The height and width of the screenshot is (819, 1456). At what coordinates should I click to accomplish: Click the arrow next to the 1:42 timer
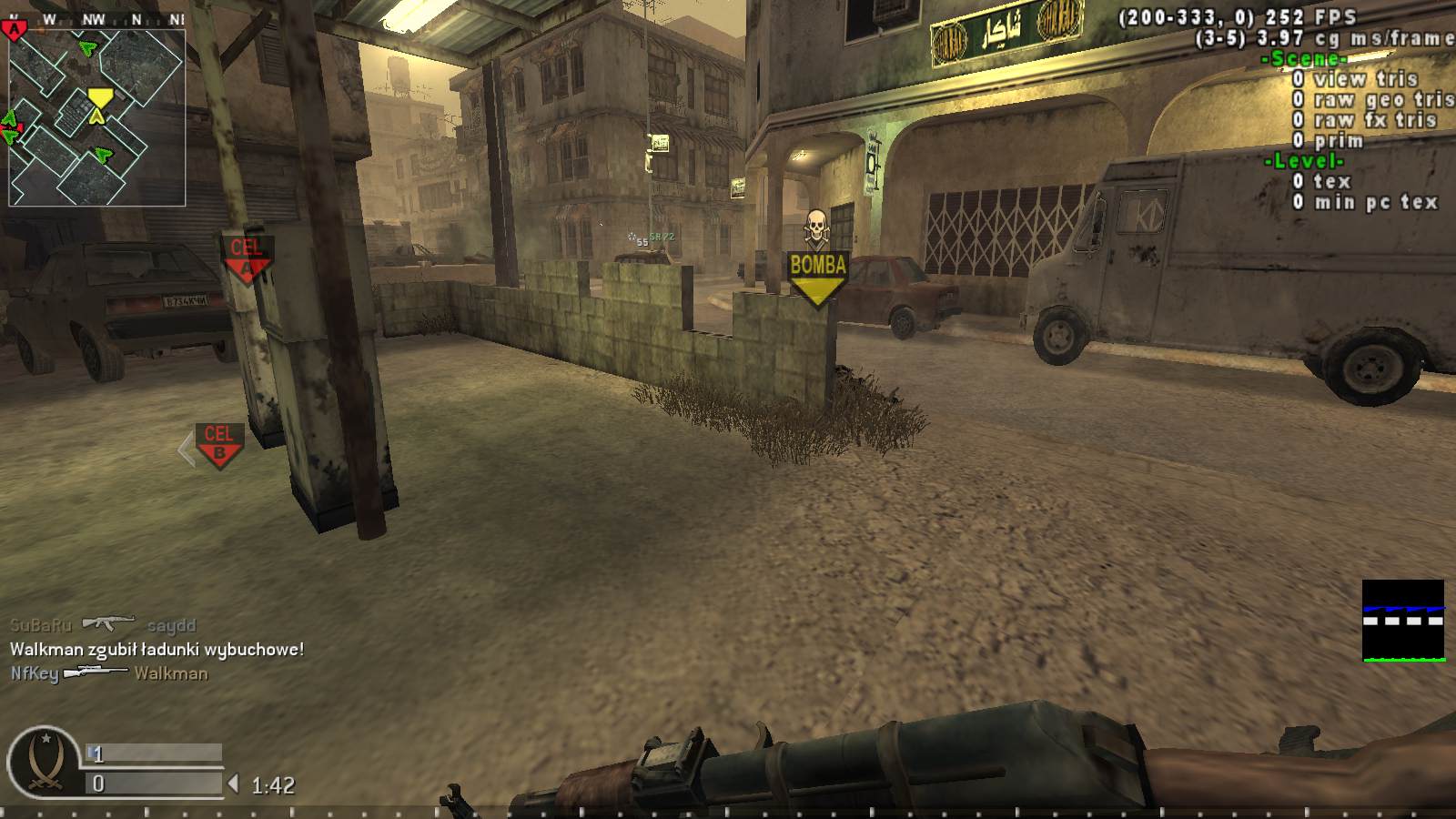[233, 782]
